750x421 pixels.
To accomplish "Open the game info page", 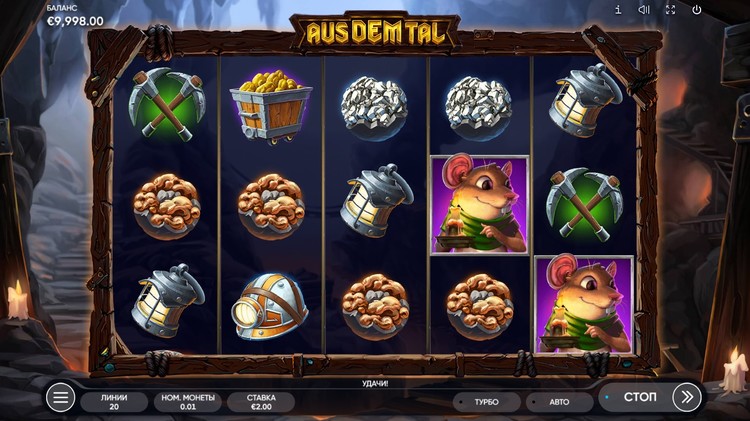I will [618, 10].
